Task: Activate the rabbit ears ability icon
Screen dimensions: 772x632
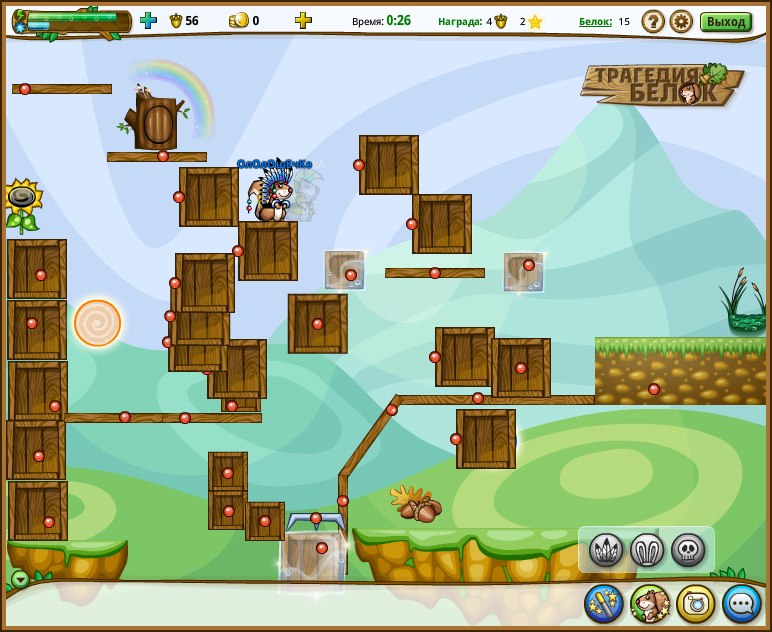Action: (x=647, y=549)
